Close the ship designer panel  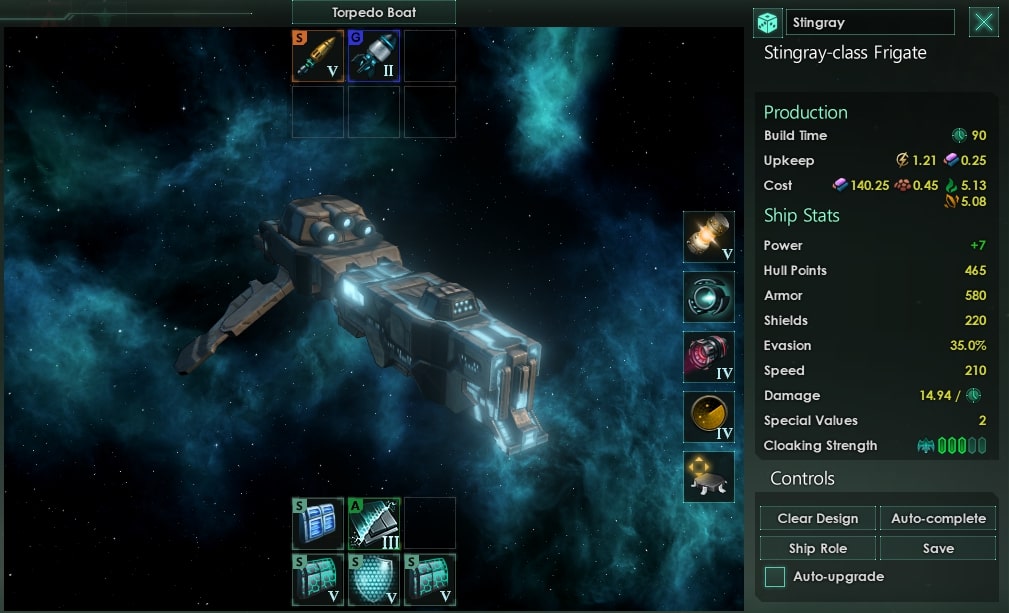(984, 22)
